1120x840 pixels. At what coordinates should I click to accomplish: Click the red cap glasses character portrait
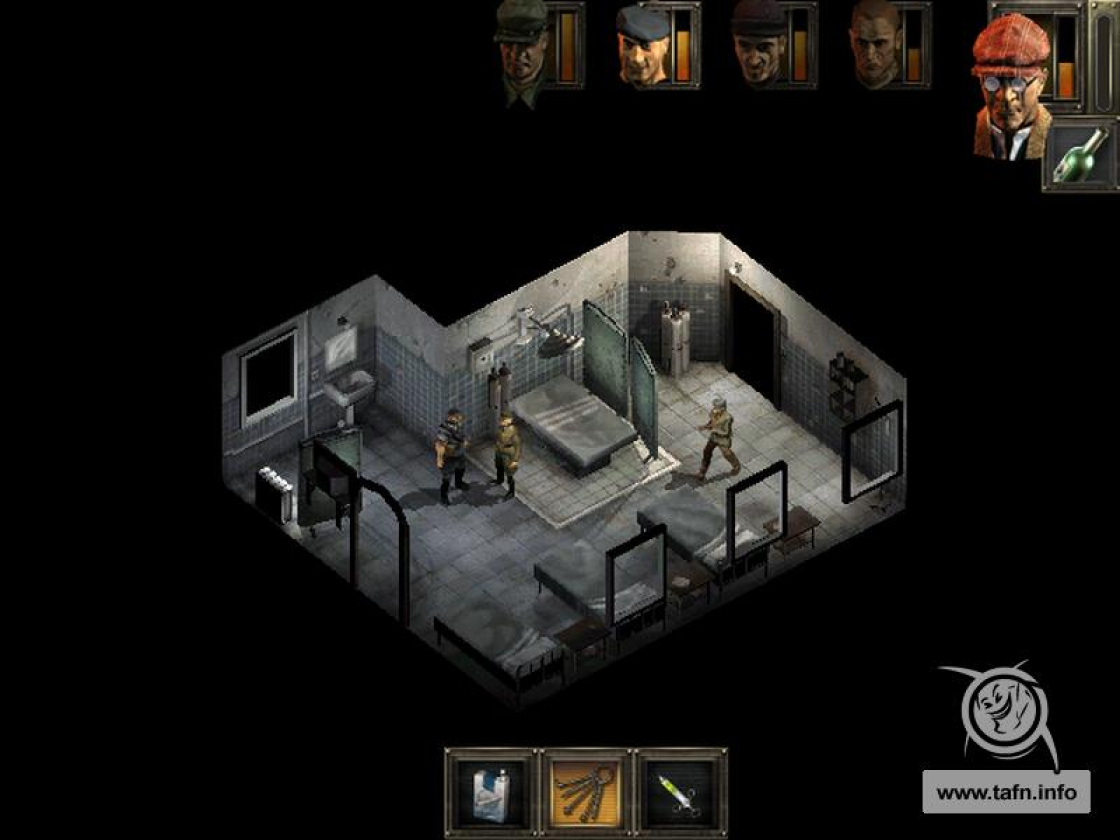click(1010, 90)
